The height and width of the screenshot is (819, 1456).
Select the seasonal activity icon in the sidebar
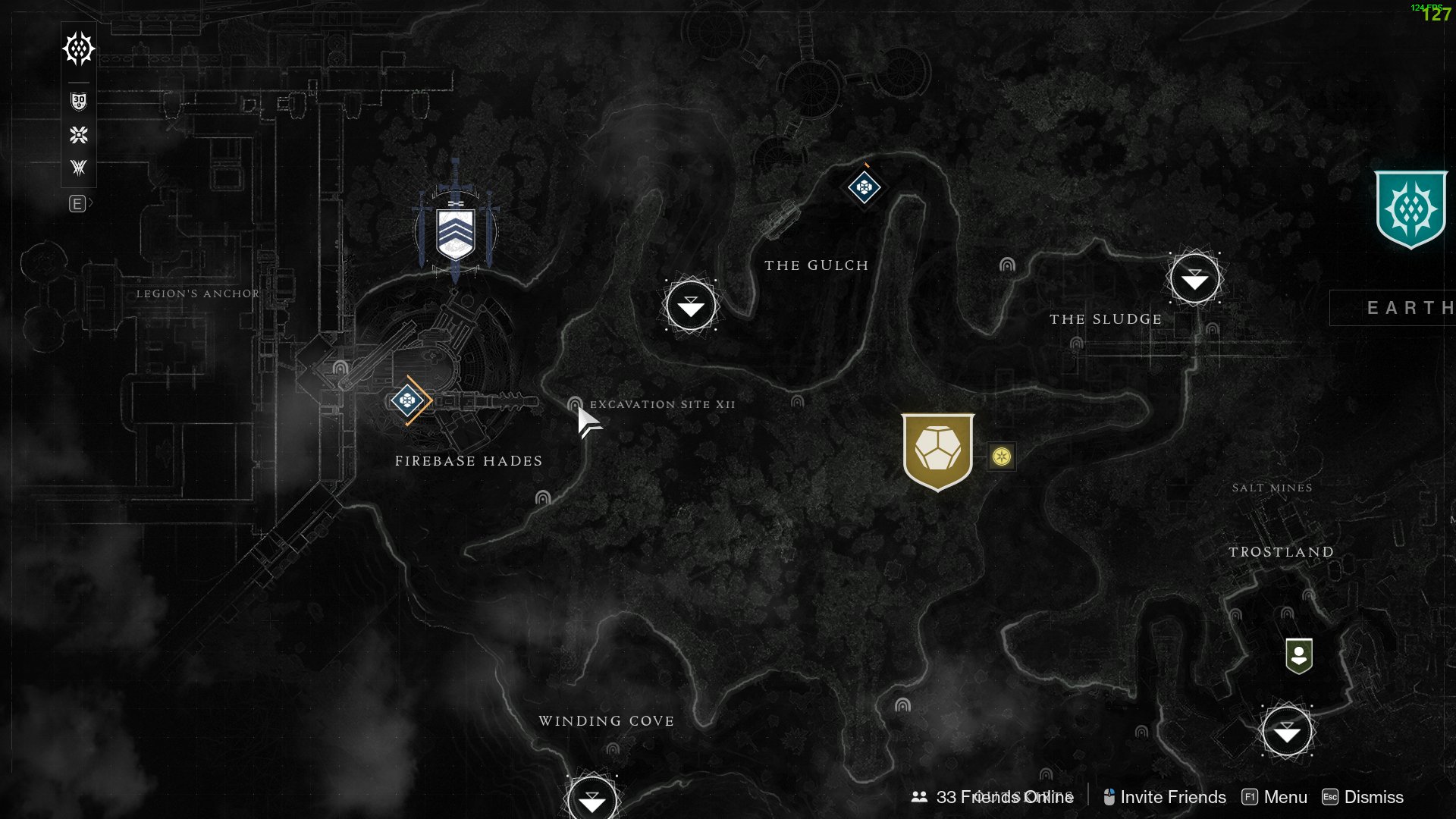pos(77,136)
